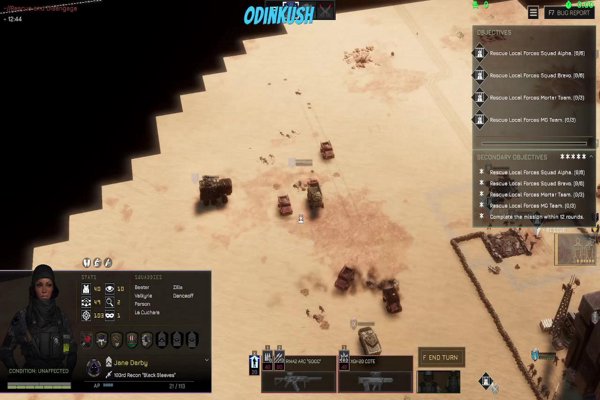The height and width of the screenshot is (400, 600).
Task: Click the squad portraits beside the weapons
Action: coord(438,381)
